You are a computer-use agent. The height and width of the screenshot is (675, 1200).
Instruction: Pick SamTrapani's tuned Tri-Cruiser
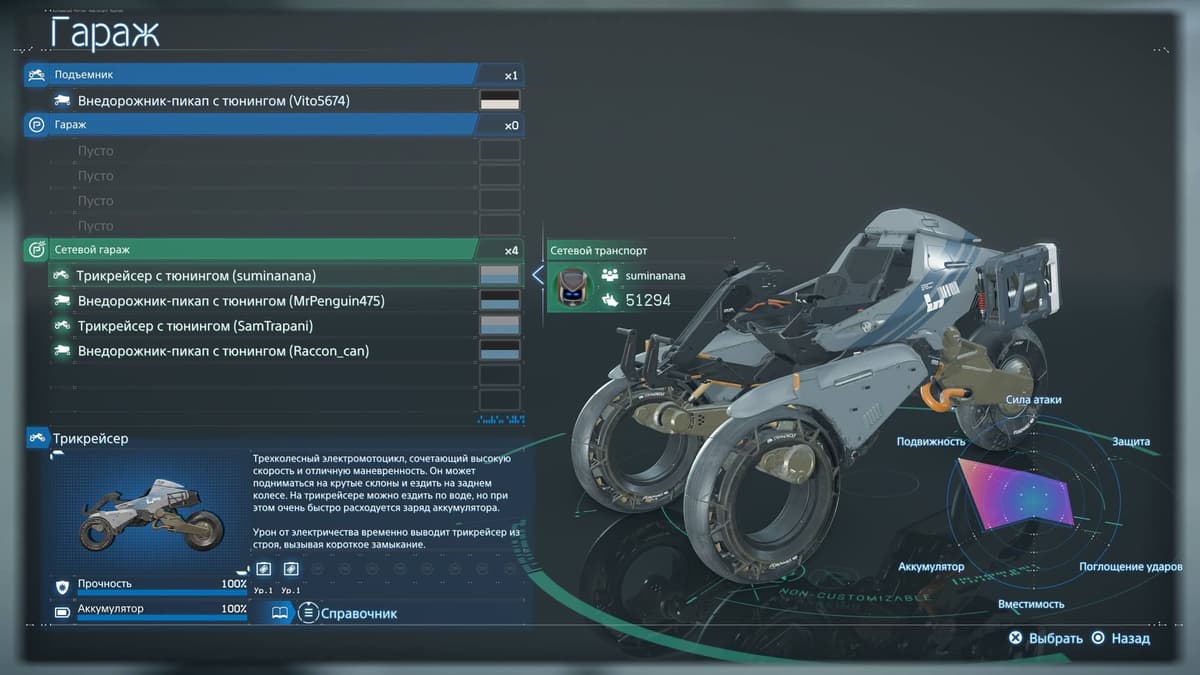point(200,326)
